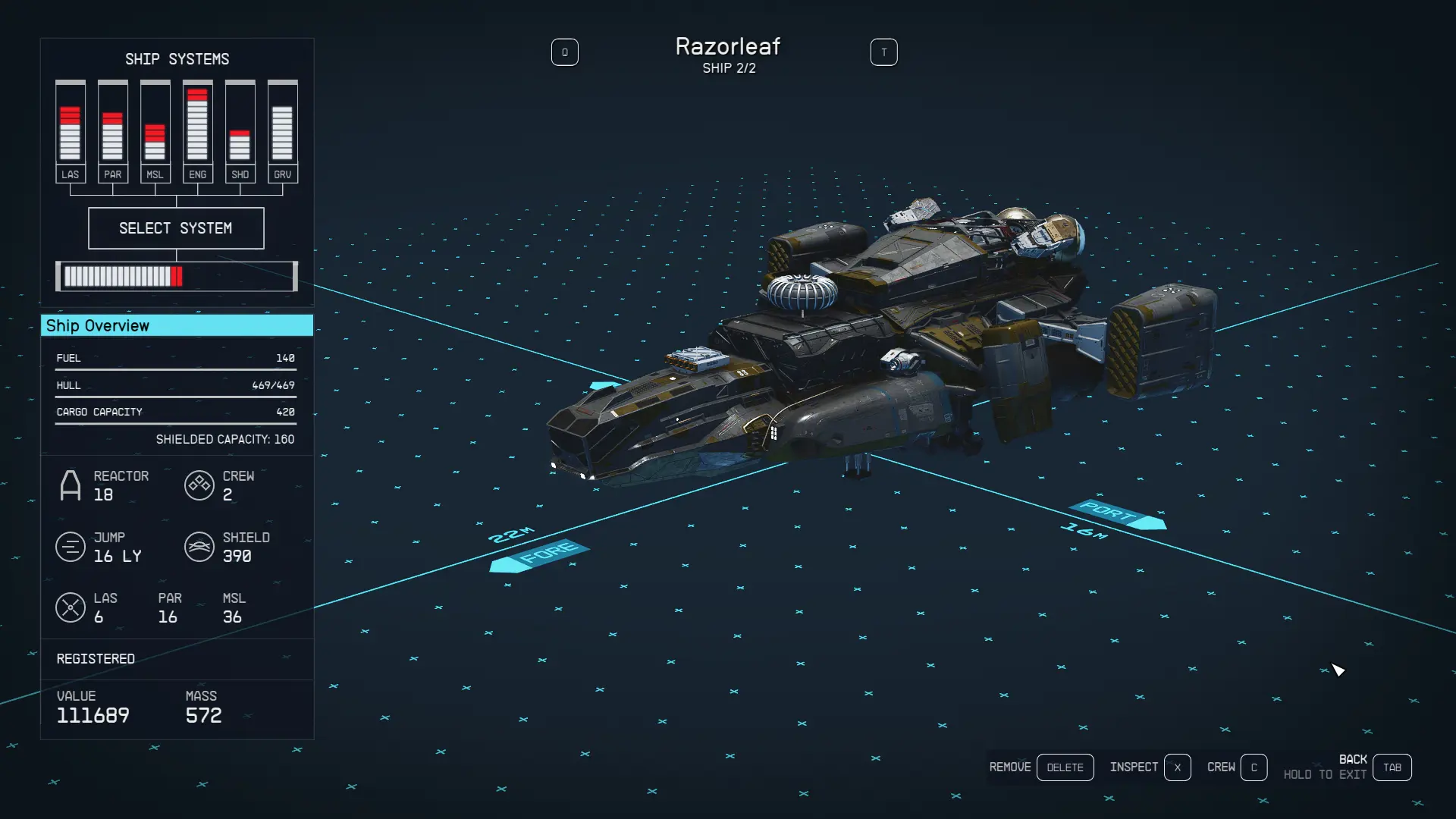Select the Ship Overview header tab
The width and height of the screenshot is (1456, 819).
(x=176, y=325)
